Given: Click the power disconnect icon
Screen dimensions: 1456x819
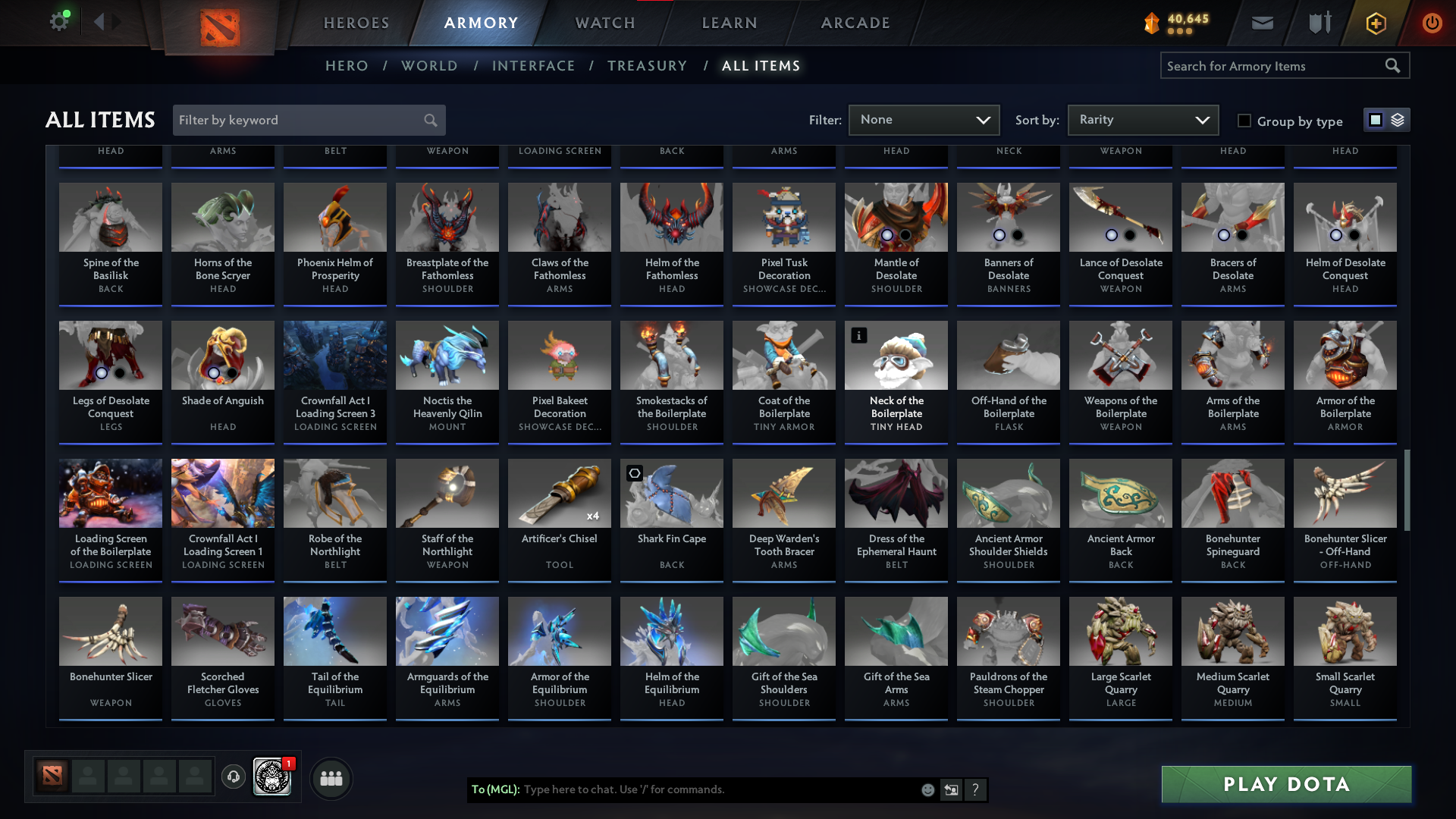Looking at the screenshot, I should [1432, 23].
